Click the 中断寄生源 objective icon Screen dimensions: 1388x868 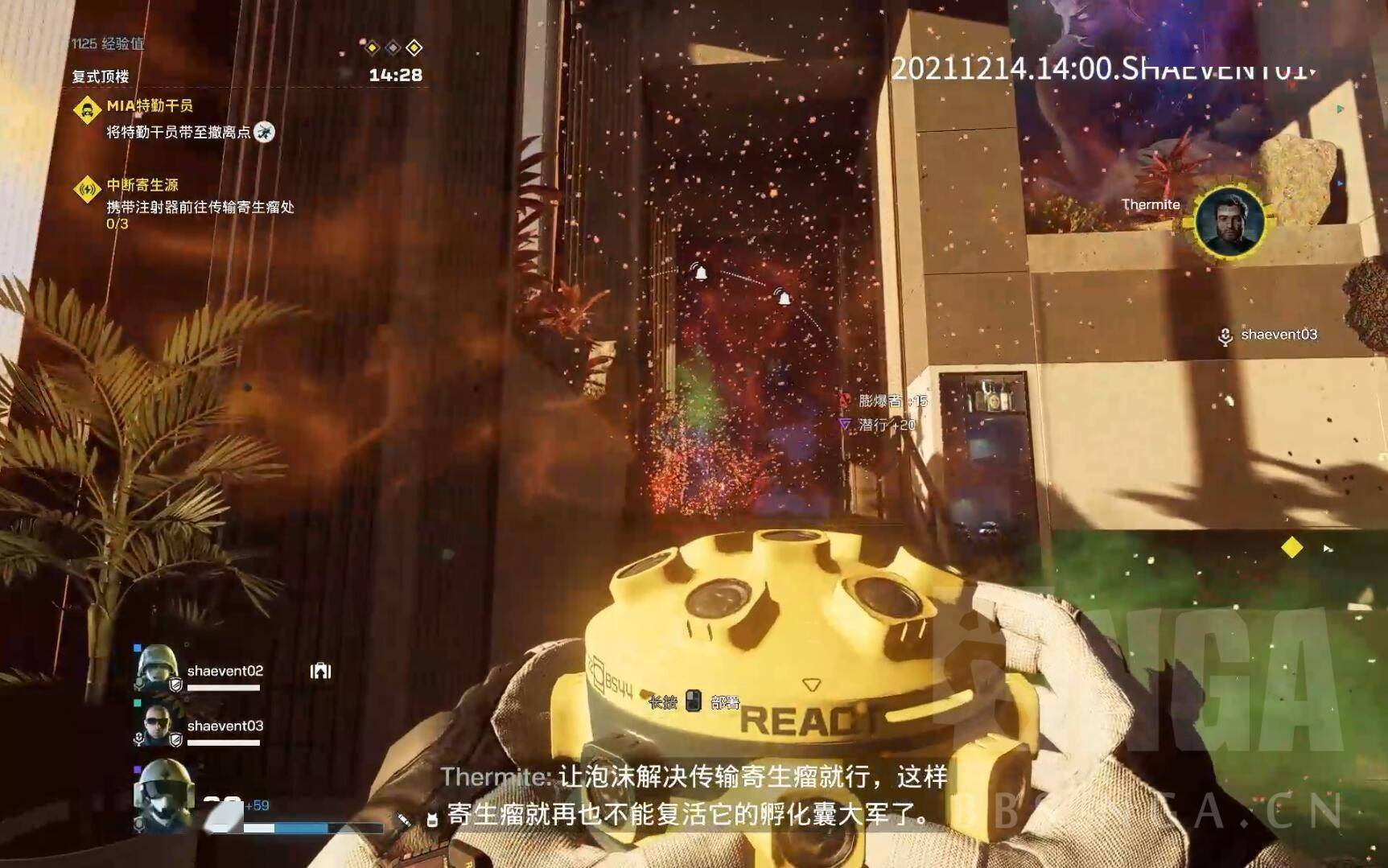[87, 189]
